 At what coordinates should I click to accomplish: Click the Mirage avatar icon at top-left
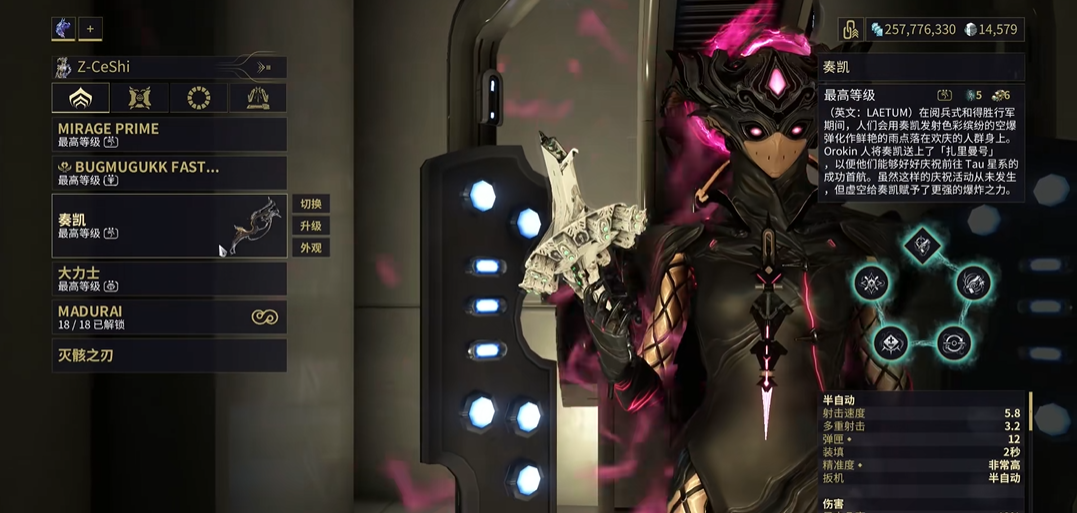[x=63, y=29]
